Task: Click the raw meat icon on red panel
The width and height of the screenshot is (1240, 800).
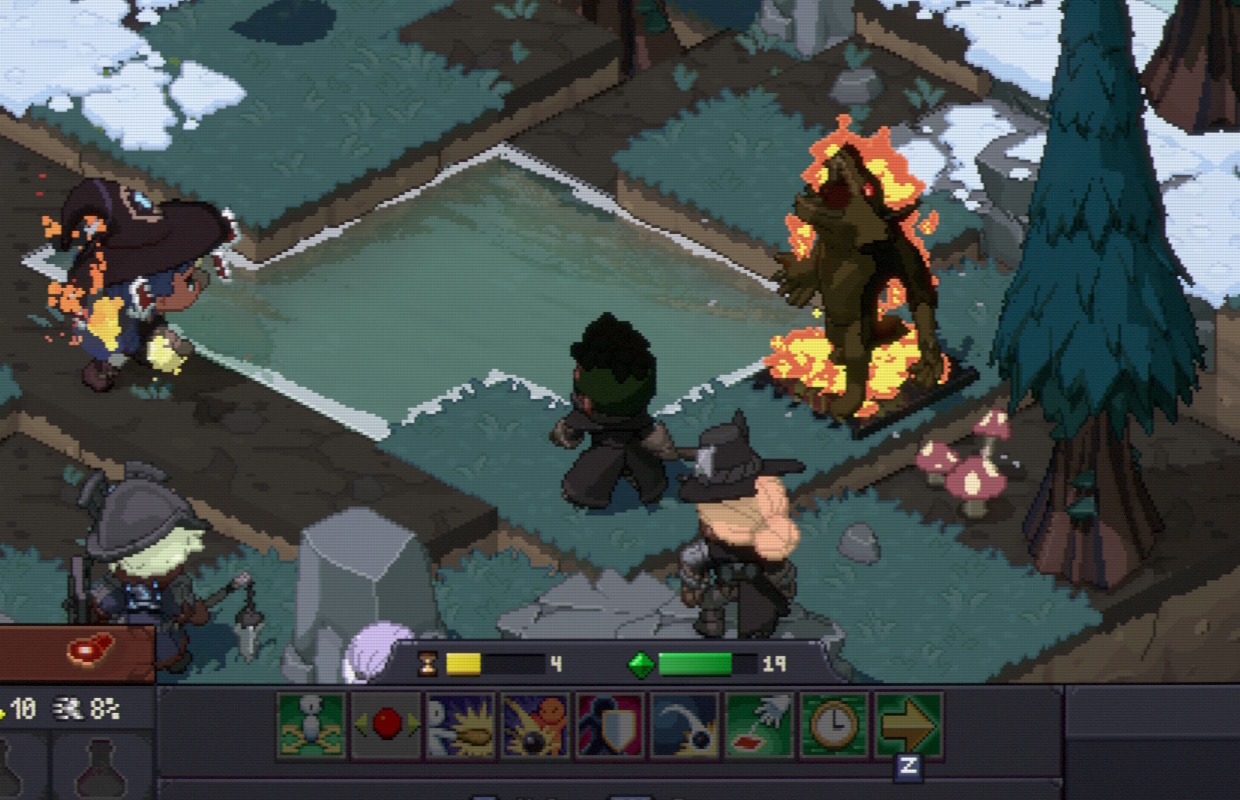Action: pos(89,650)
